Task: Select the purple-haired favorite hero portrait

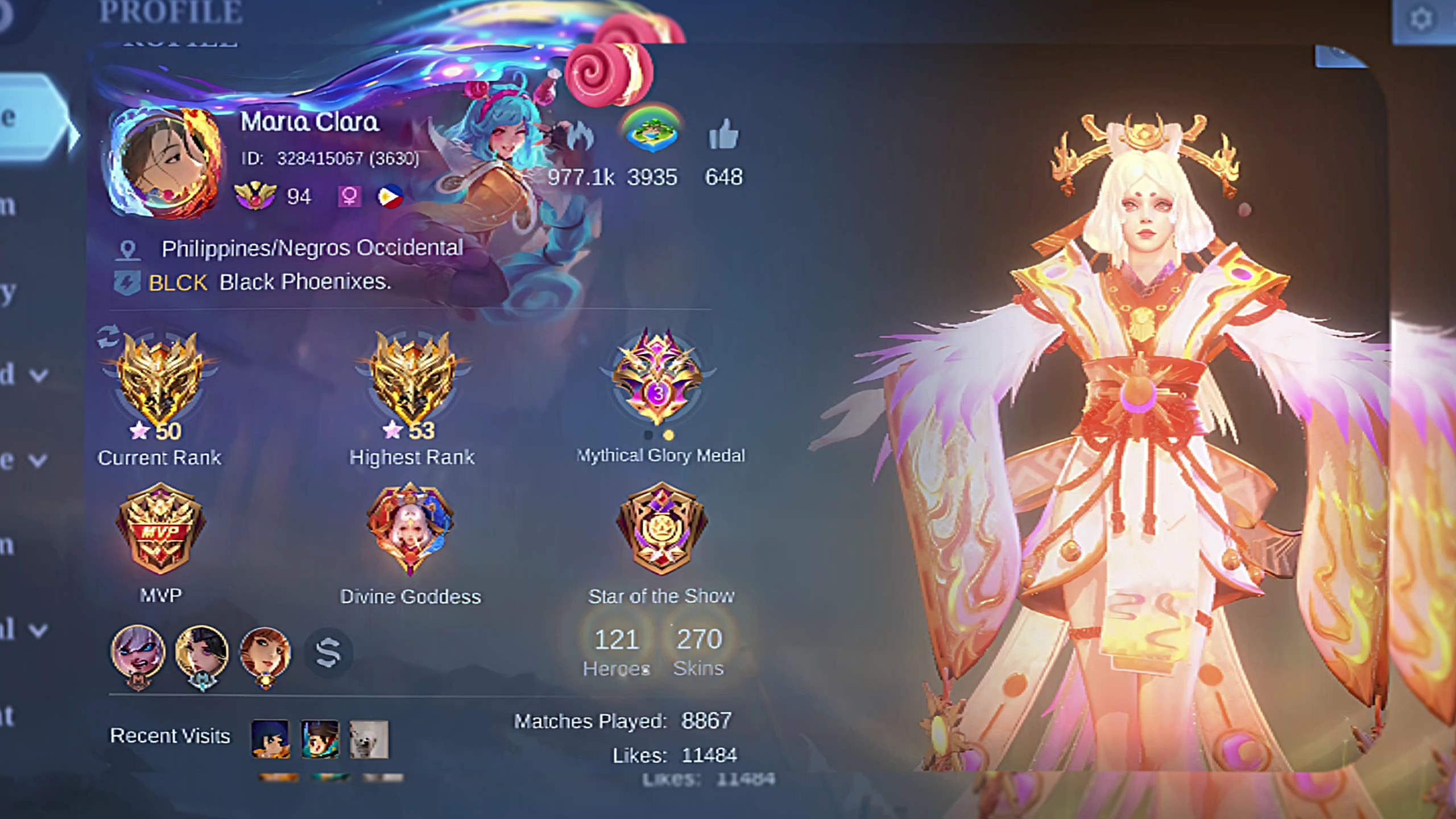Action: pyautogui.click(x=138, y=654)
